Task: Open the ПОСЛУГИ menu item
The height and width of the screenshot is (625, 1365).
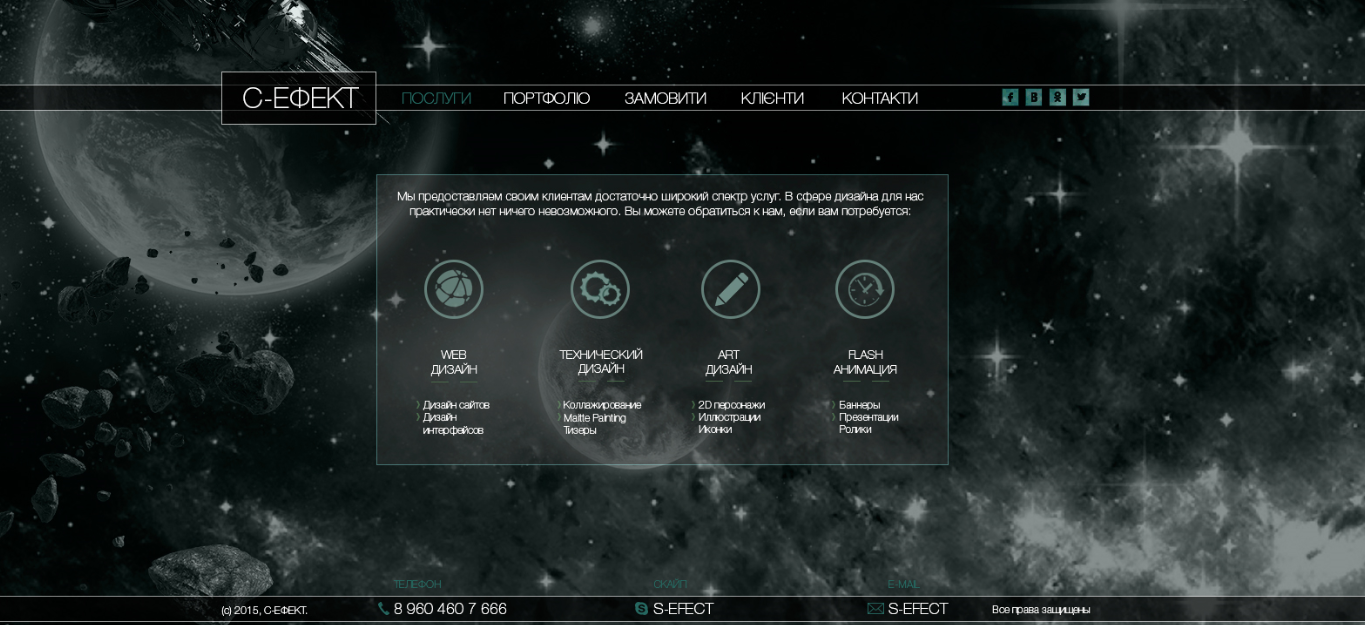Action: pos(436,98)
